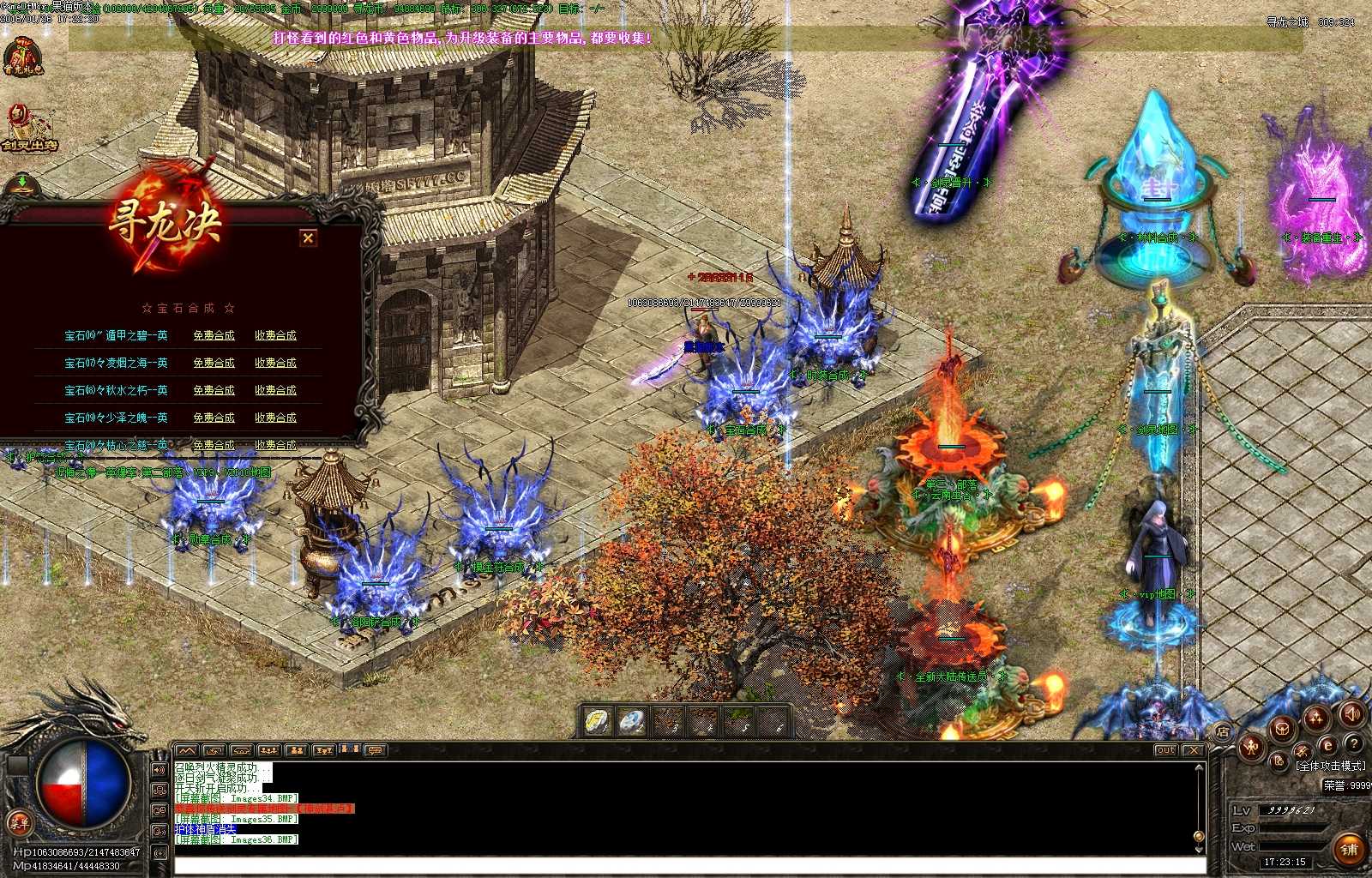Click 免费合成 next to 宝石遁甲之碧
Screen dimensions: 1372x878
tap(214, 335)
